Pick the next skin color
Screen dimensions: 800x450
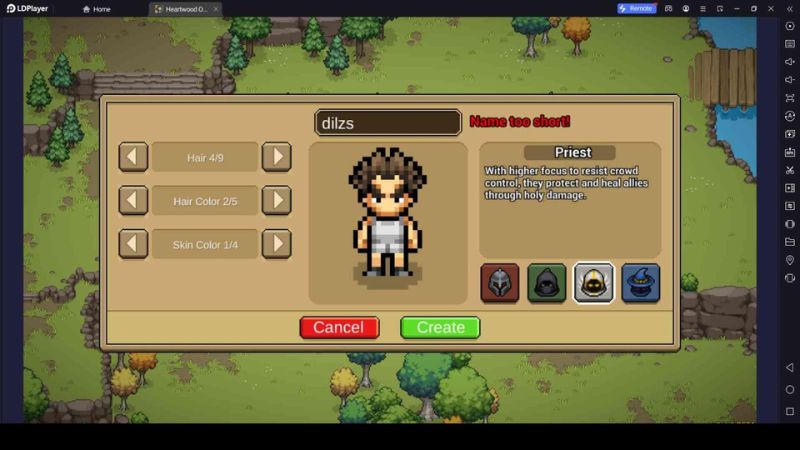[276, 244]
